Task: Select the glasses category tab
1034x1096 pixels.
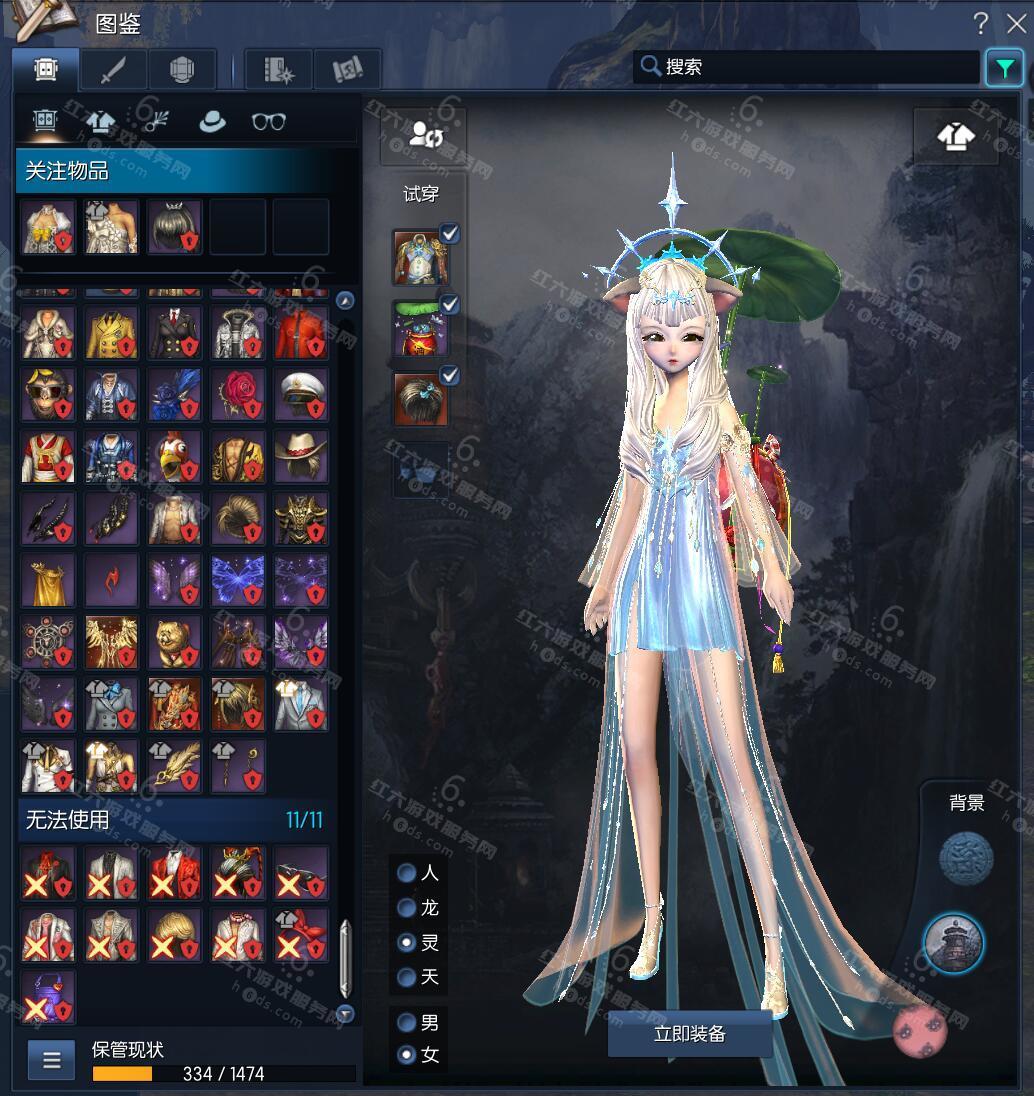Action: tap(268, 122)
